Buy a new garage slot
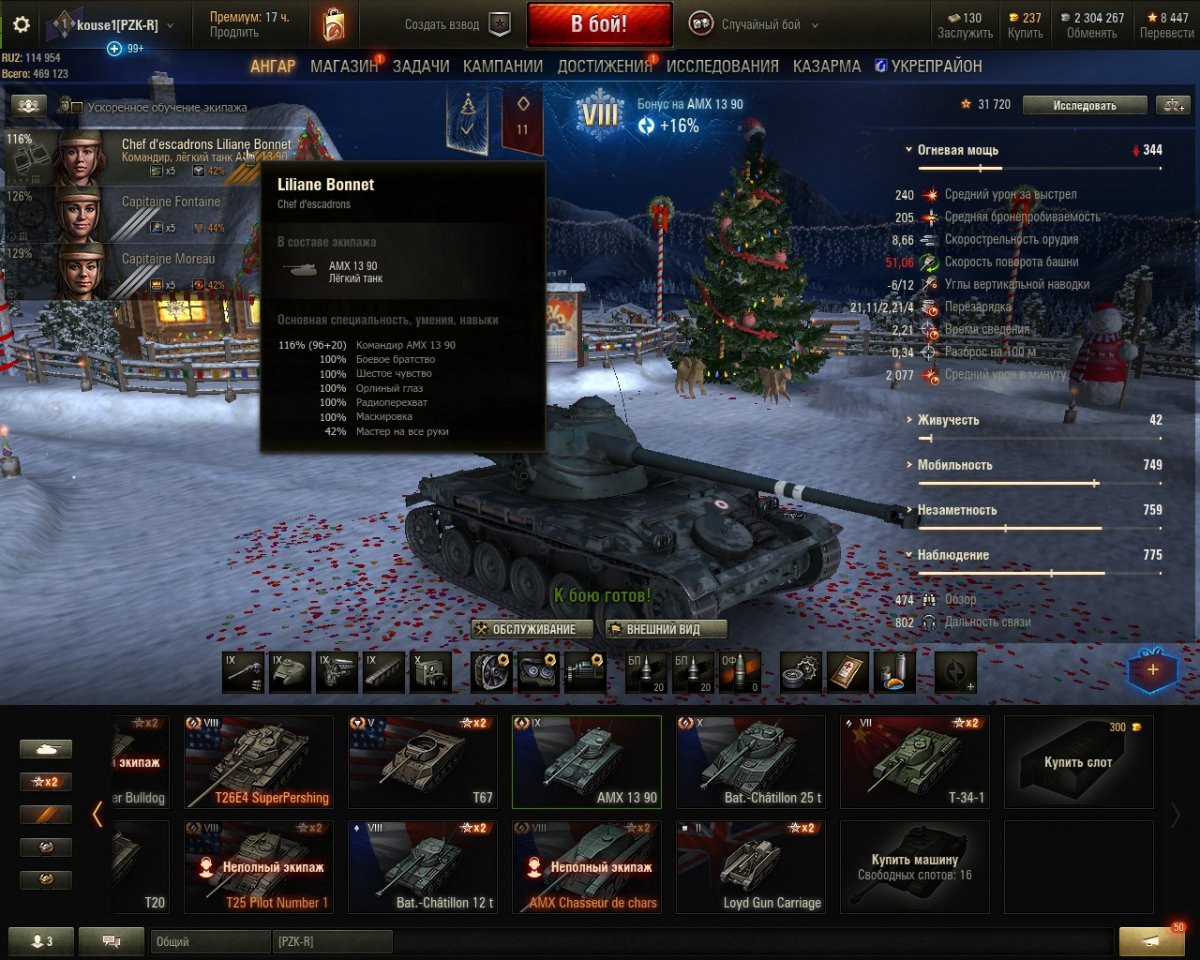This screenshot has width=1200, height=960. pyautogui.click(x=1078, y=760)
